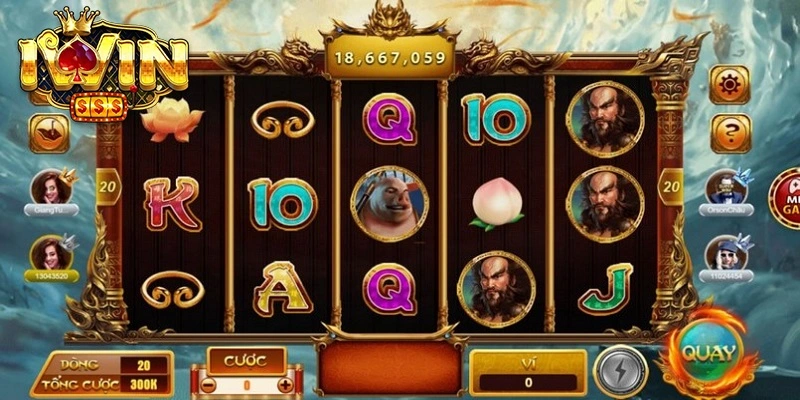Increase the bet with the plus button
The width and height of the screenshot is (800, 400).
pos(286,384)
